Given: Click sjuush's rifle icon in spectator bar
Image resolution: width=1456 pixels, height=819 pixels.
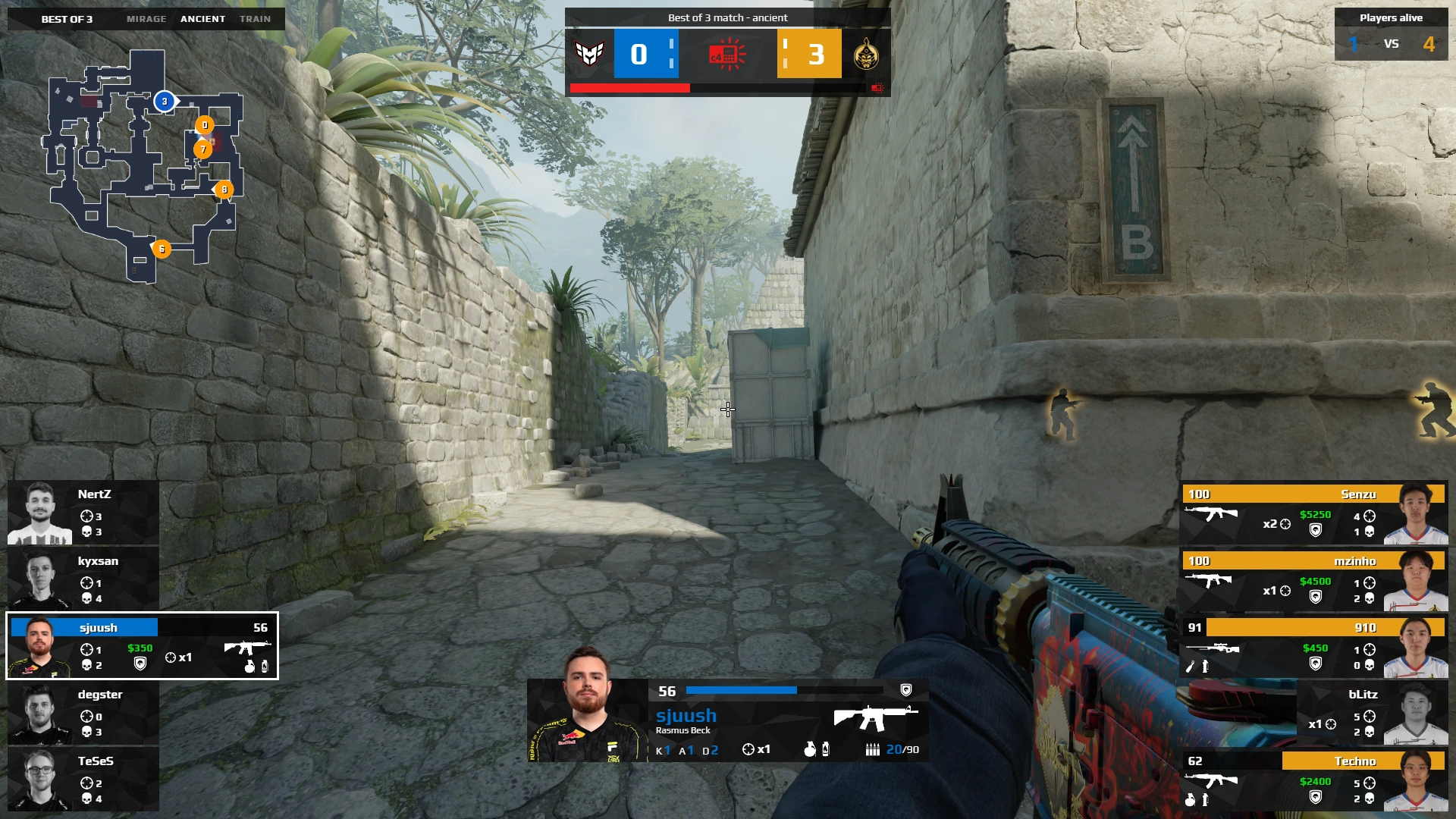Looking at the screenshot, I should [875, 717].
